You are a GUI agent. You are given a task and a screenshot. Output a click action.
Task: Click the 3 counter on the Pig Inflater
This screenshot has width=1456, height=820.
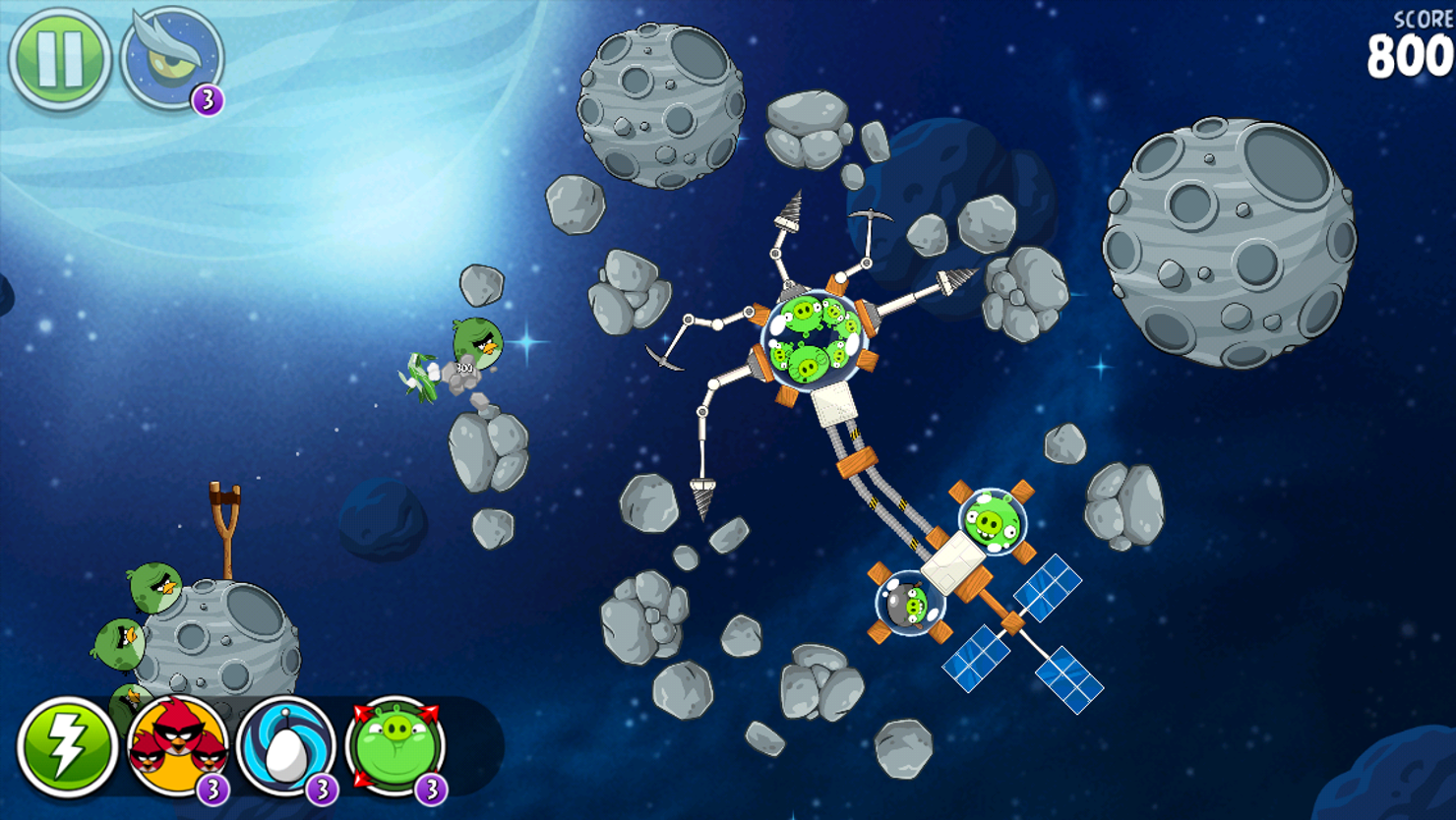click(x=432, y=788)
